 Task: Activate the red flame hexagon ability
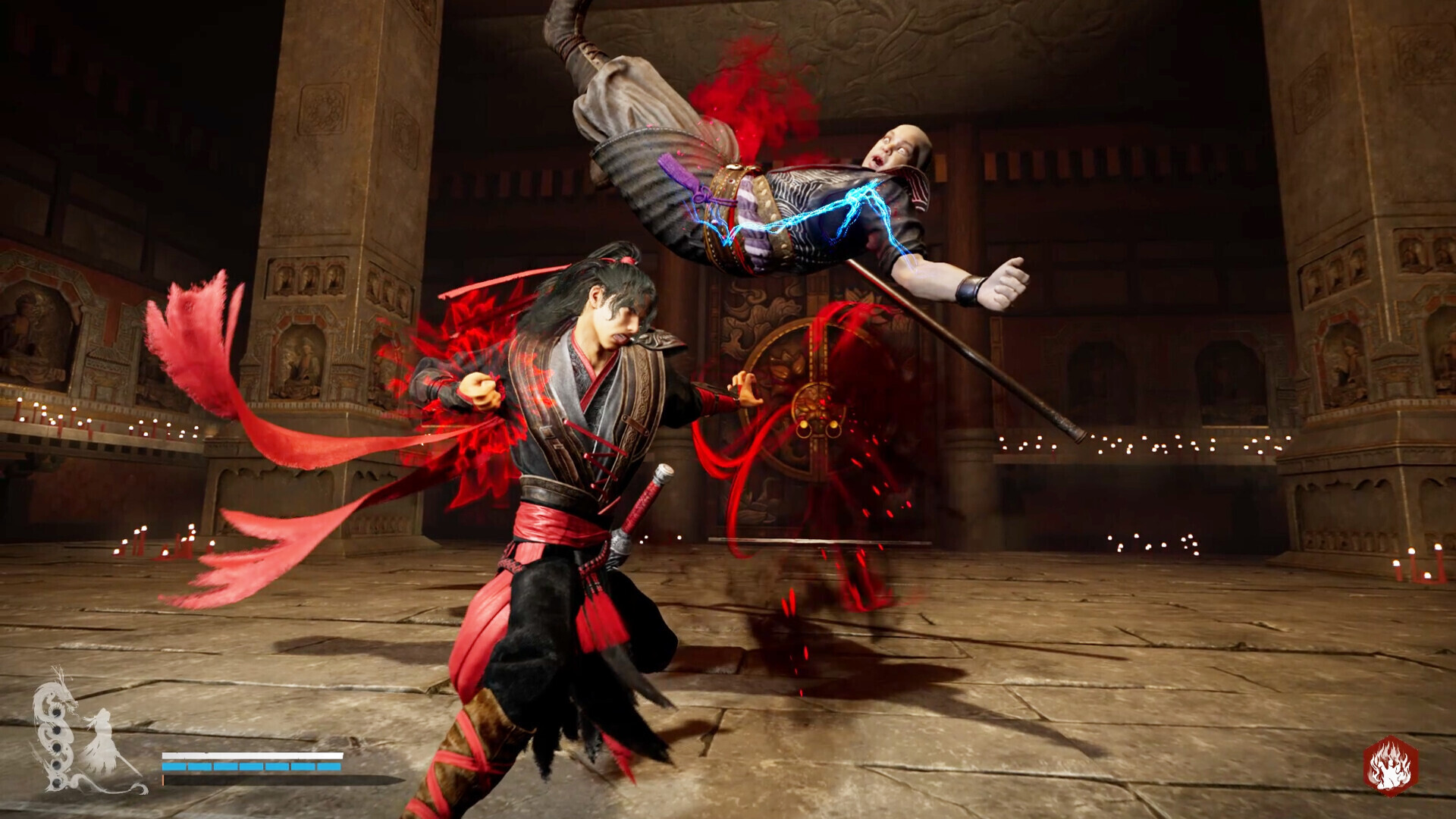[x=1390, y=766]
